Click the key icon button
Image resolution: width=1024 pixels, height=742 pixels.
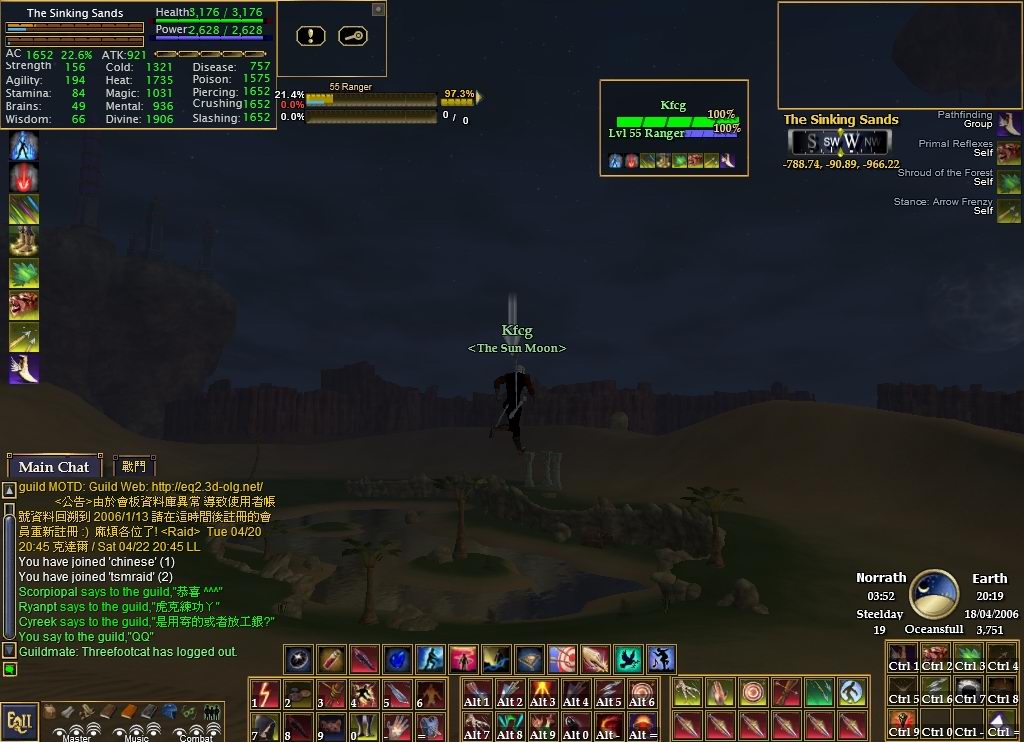pos(352,36)
